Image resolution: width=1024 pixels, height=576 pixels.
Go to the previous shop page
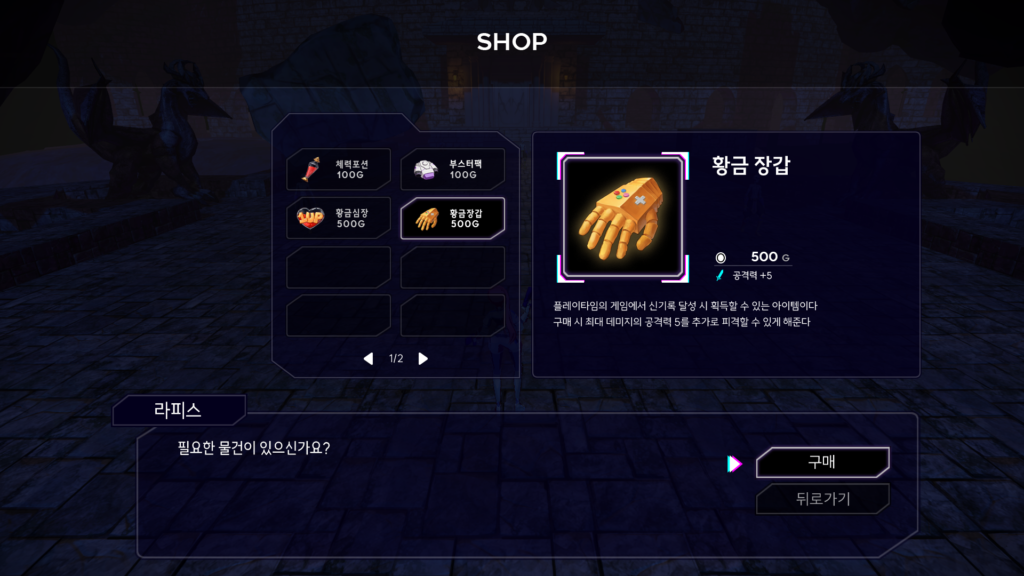tap(368, 358)
